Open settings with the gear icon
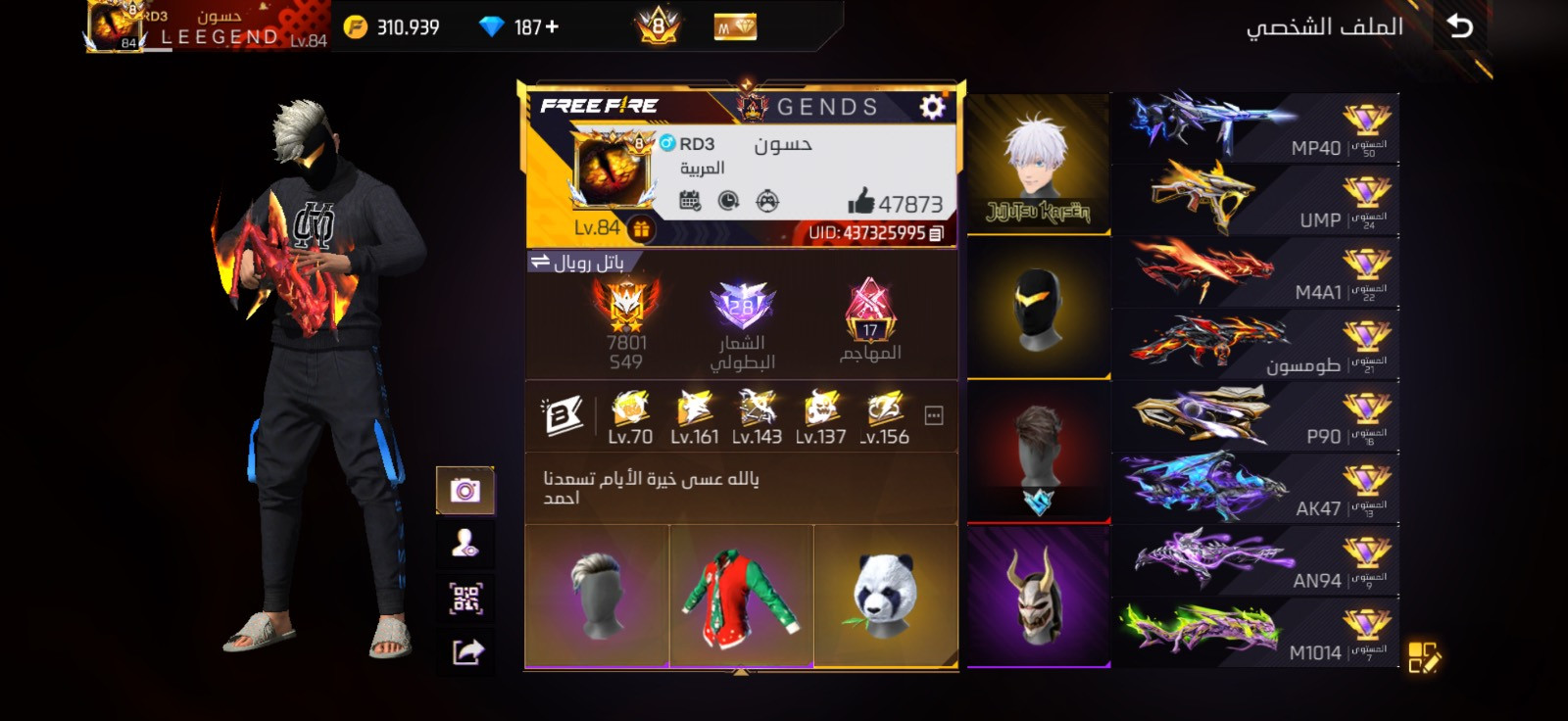 click(933, 108)
